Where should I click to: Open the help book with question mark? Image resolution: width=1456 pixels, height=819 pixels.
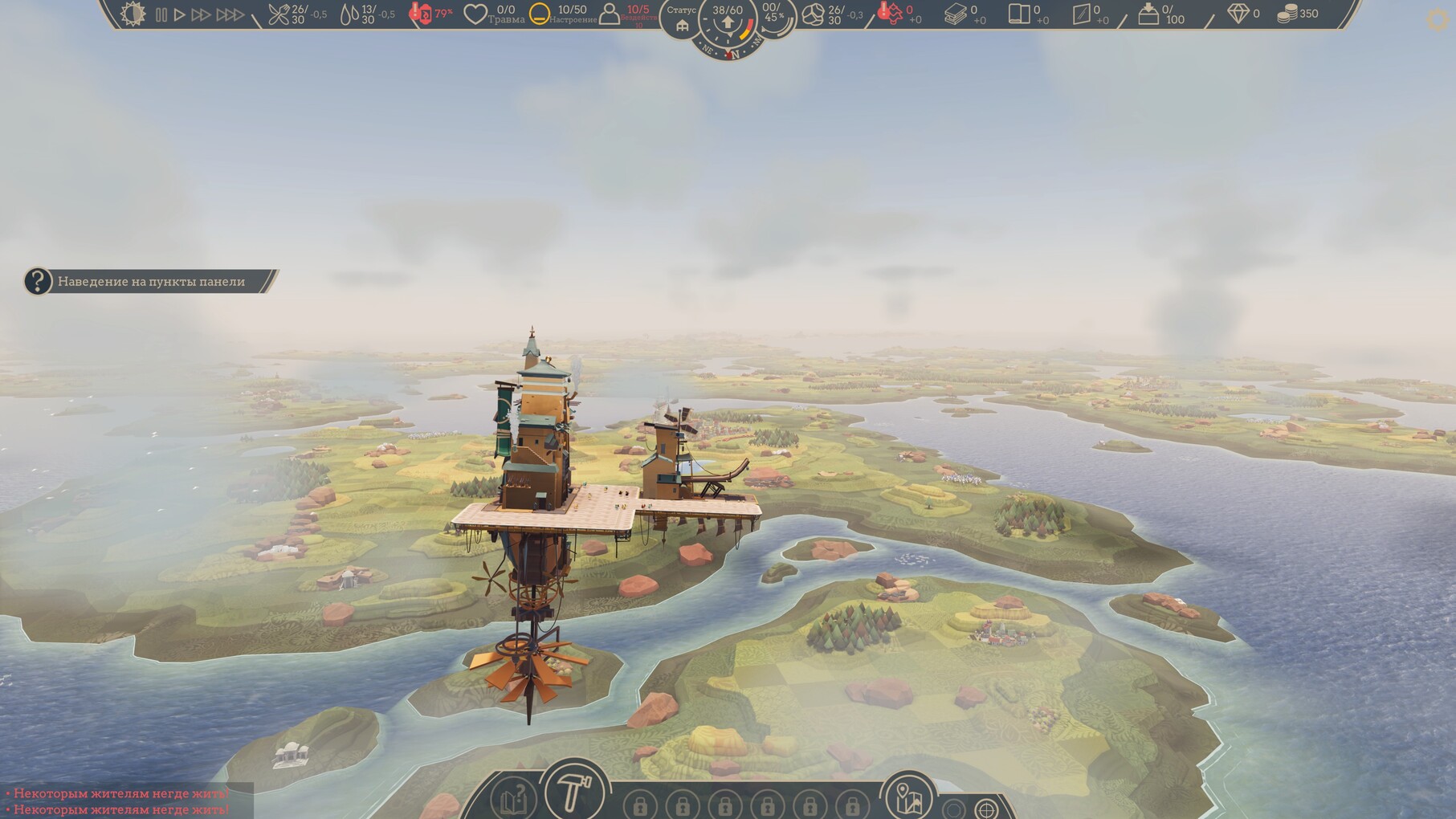[514, 799]
